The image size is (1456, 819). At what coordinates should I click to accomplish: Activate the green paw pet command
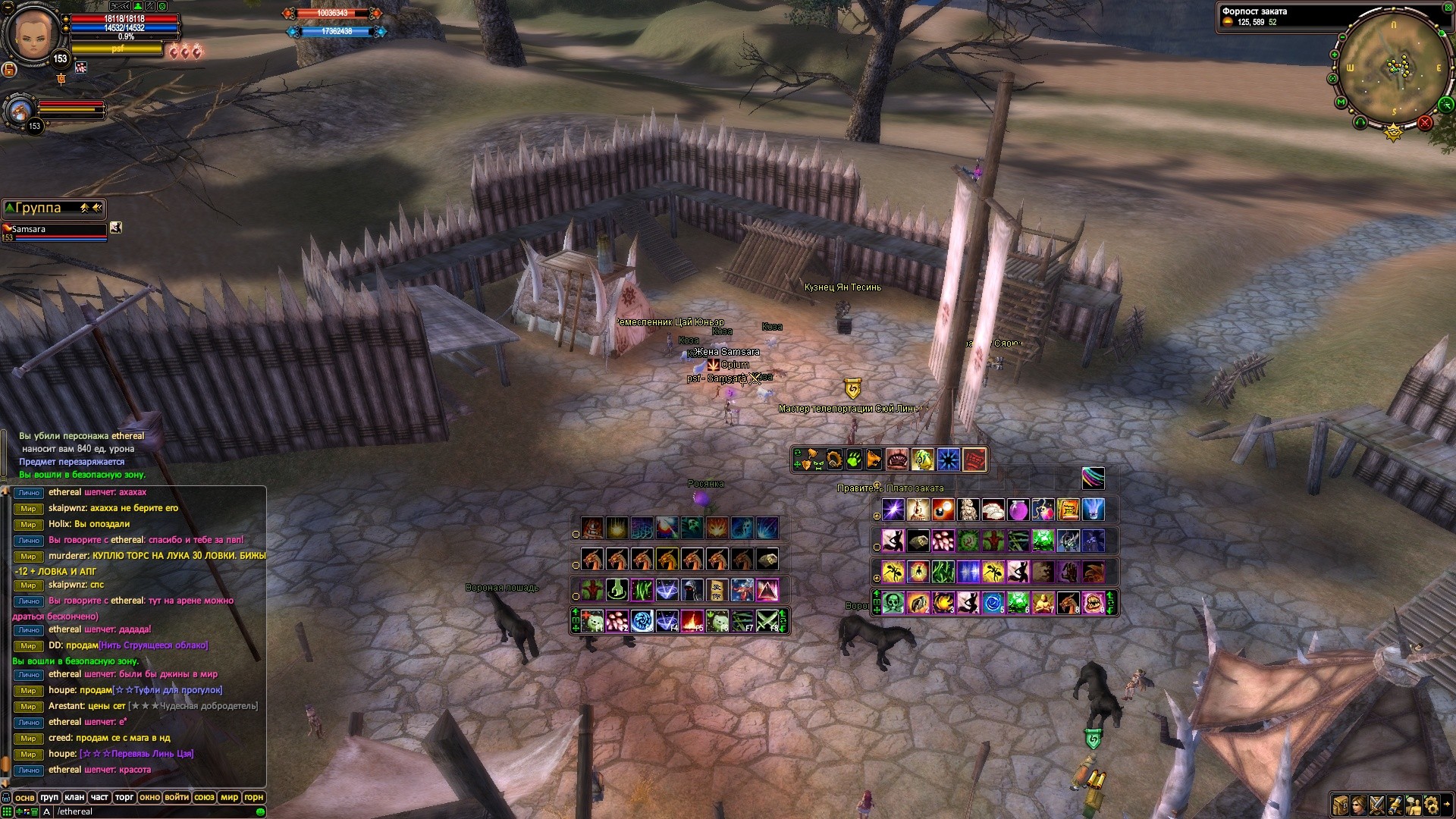pos(854,460)
